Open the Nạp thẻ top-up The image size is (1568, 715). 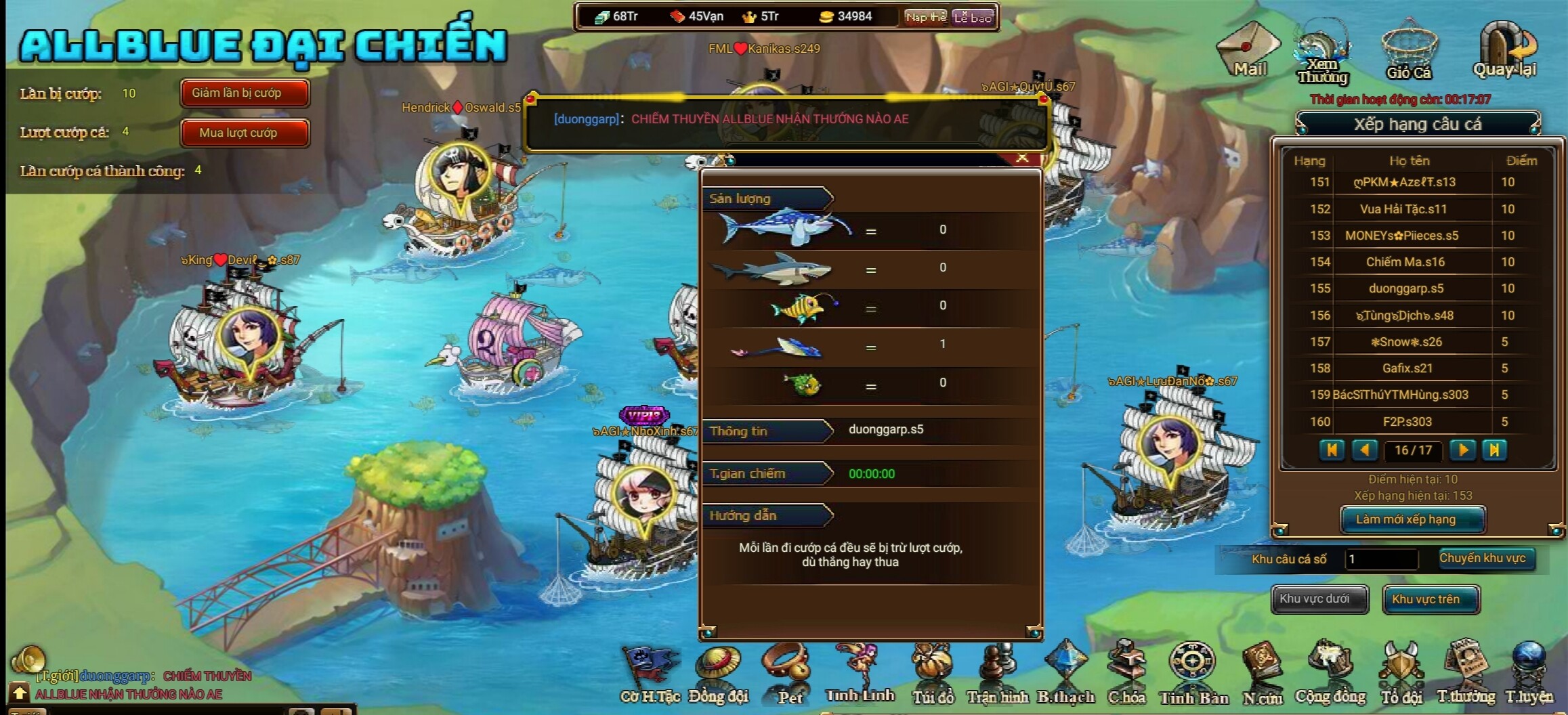[x=925, y=18]
